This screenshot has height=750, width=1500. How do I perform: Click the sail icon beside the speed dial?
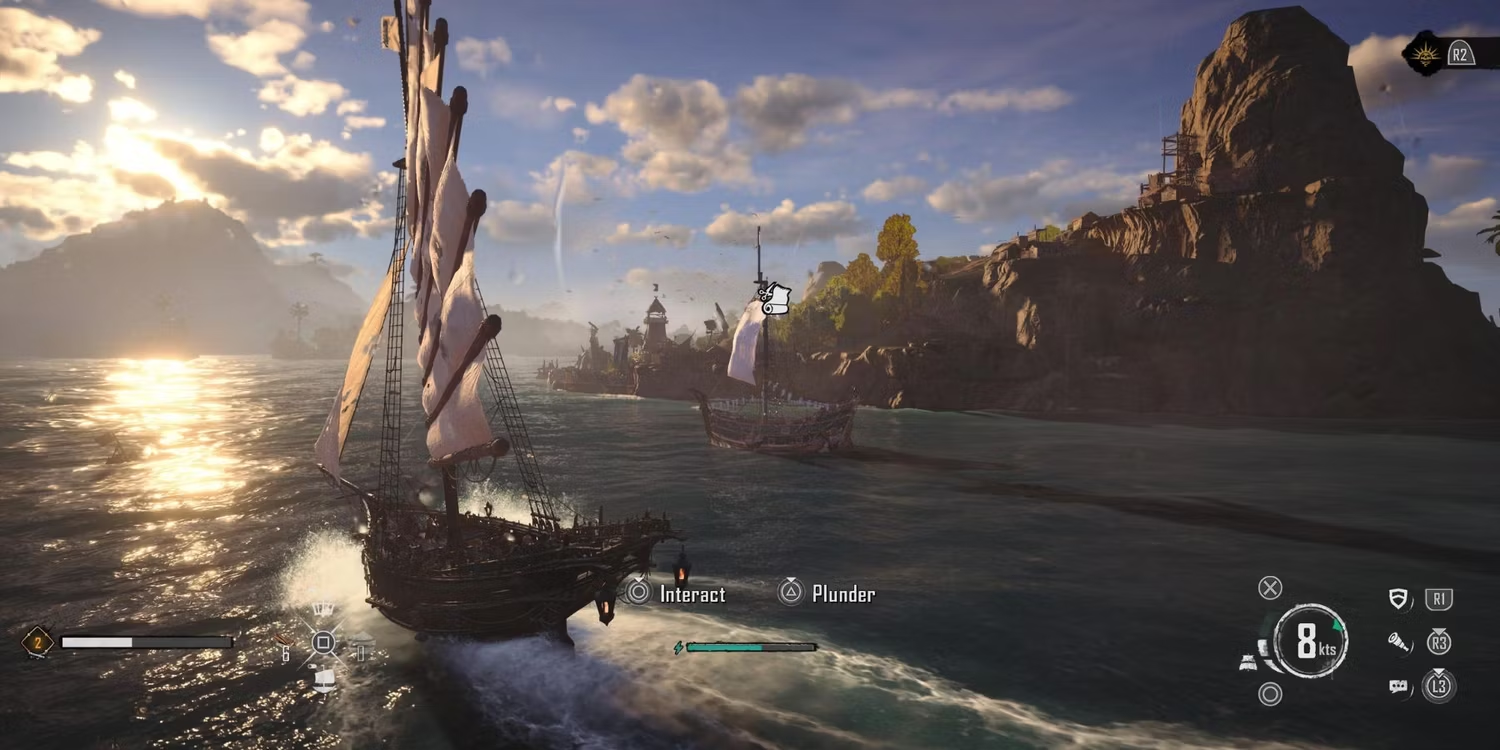coord(1249,662)
